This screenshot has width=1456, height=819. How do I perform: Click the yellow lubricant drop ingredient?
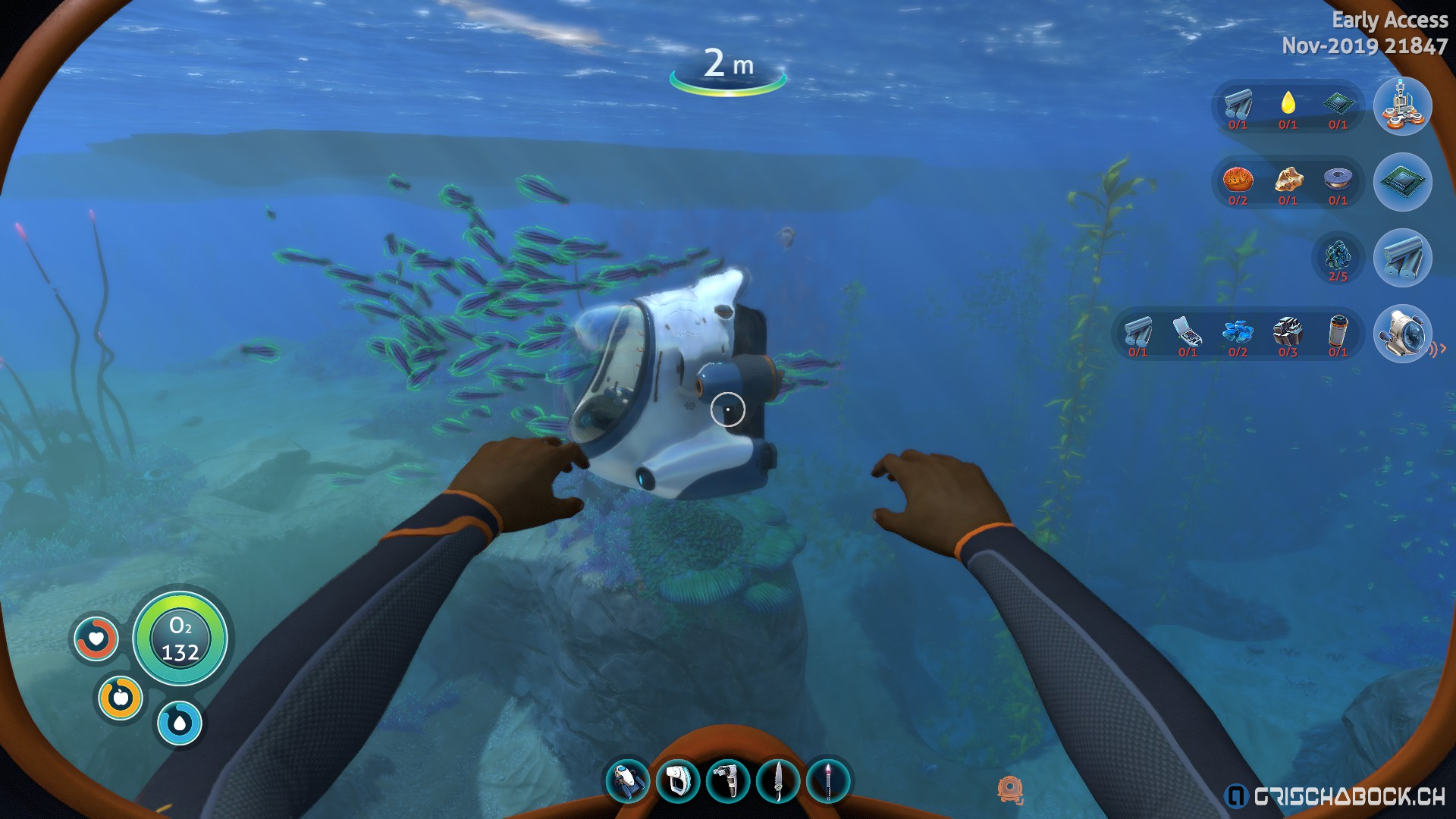tap(1288, 105)
